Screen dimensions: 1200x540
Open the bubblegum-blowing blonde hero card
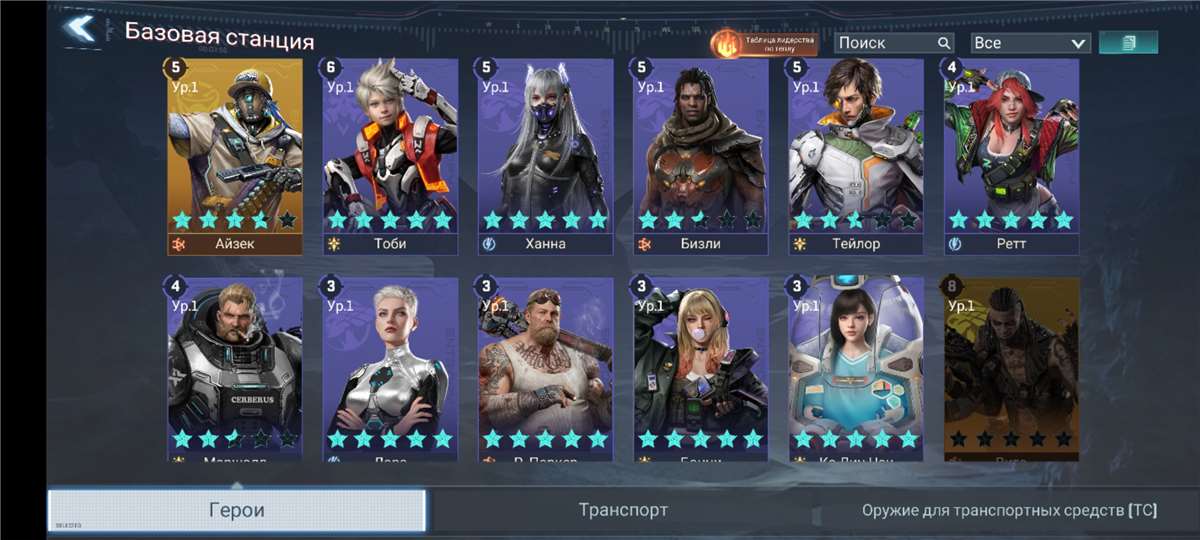(700, 368)
